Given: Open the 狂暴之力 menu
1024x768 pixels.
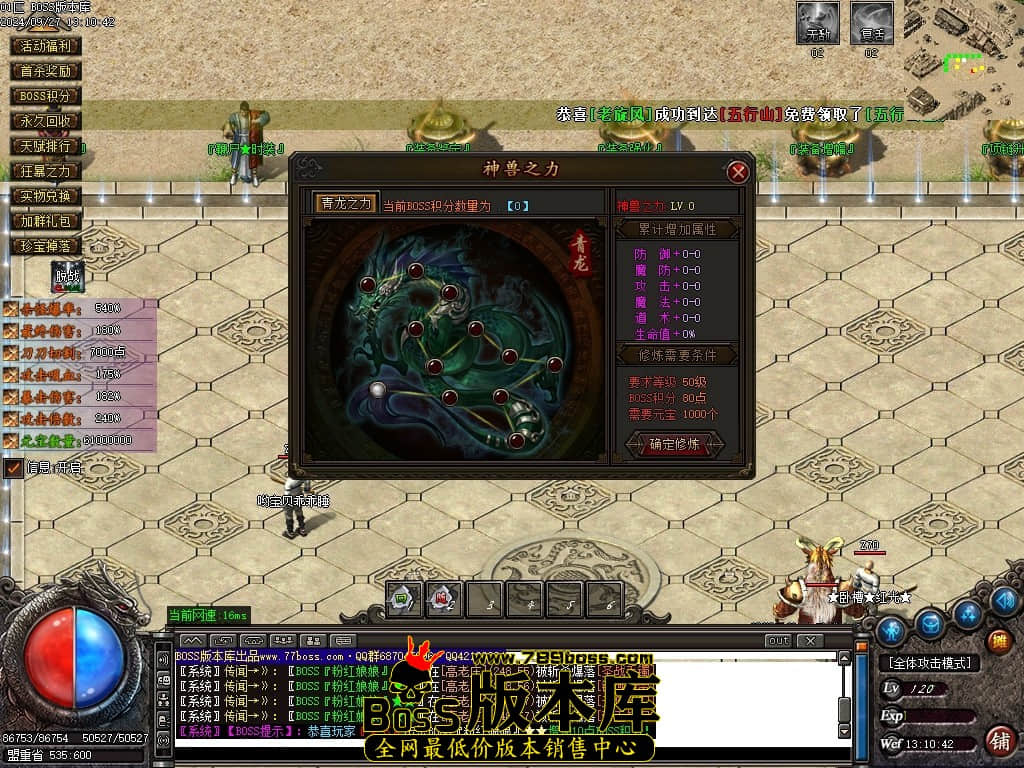Looking at the screenshot, I should (x=46, y=171).
